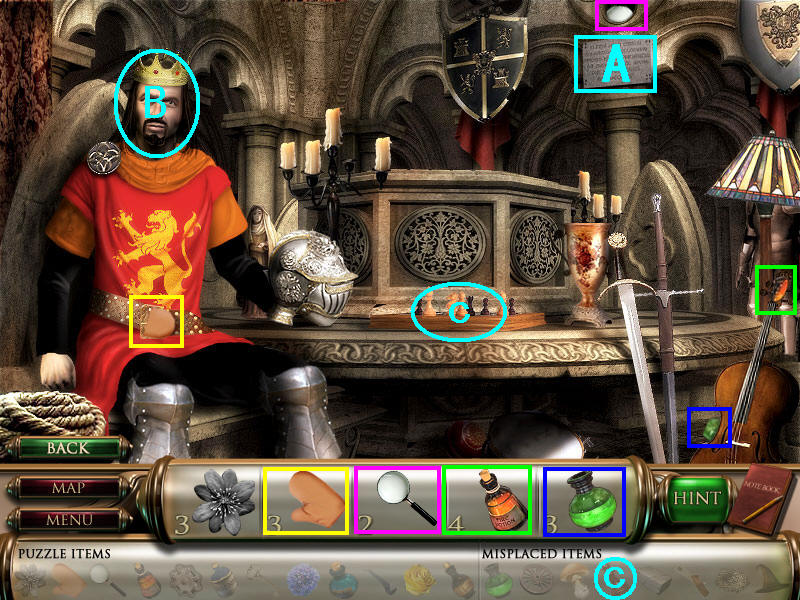Pick the green round flask slot
This screenshot has width=800, height=600.
[x=583, y=500]
